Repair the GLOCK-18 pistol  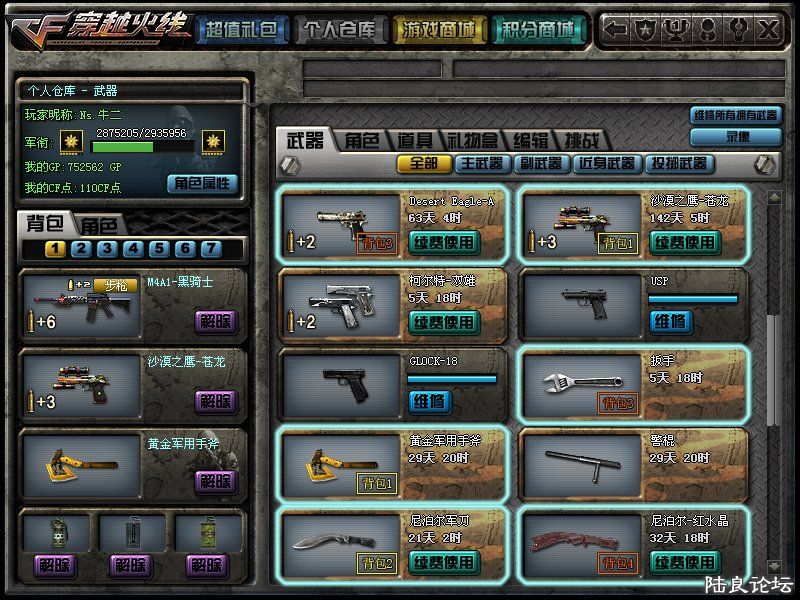pos(429,401)
